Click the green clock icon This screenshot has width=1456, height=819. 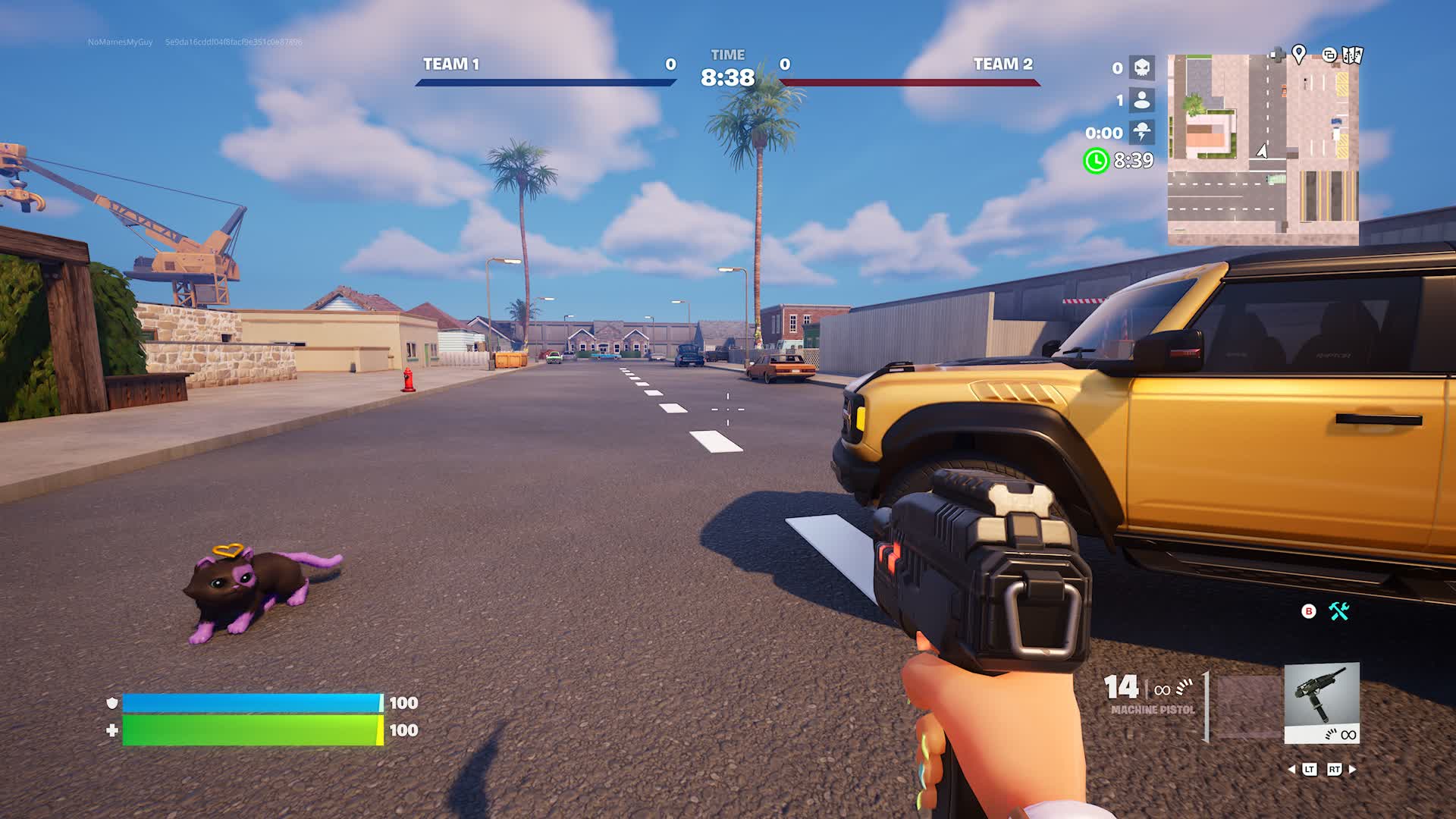point(1096,160)
